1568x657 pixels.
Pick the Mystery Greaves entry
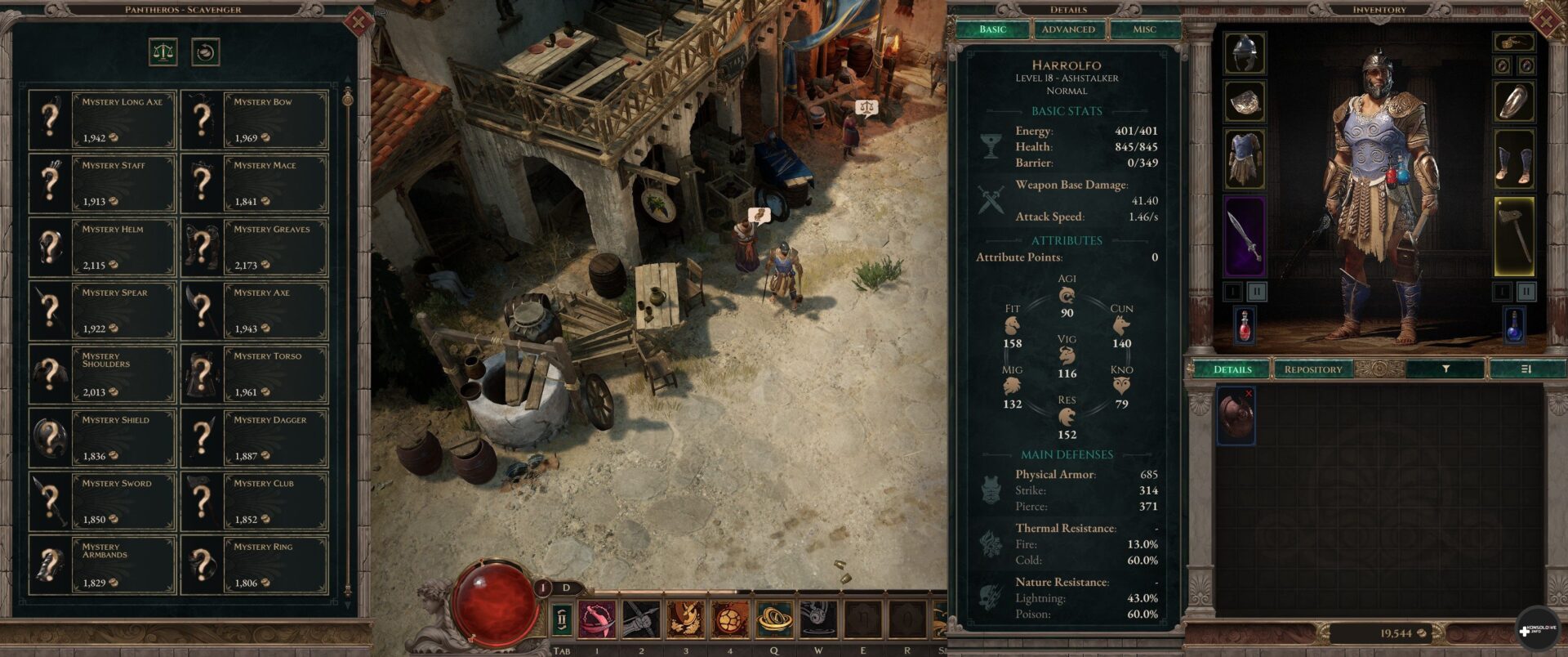[254, 247]
